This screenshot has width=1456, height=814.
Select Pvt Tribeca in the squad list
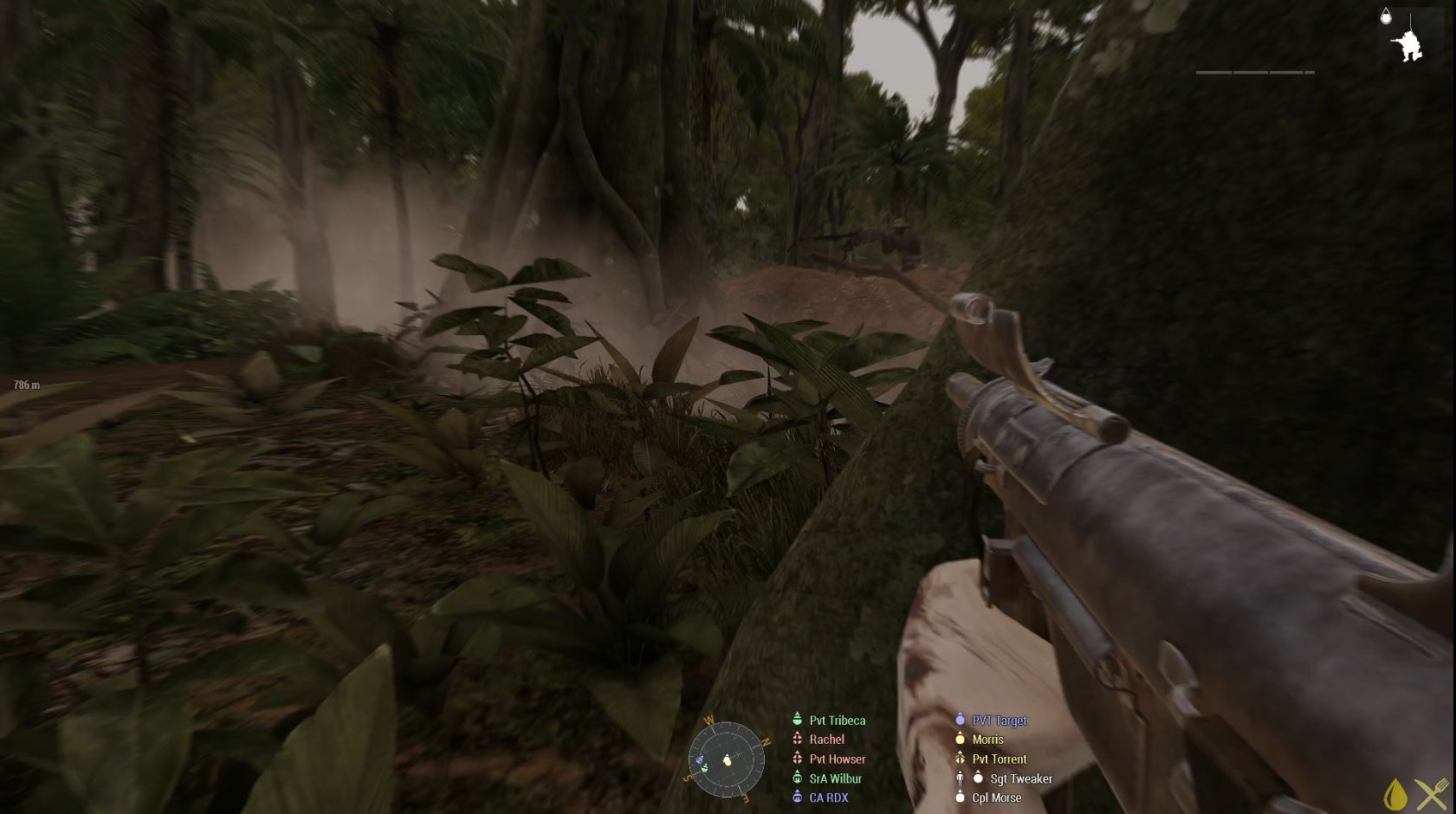(837, 720)
